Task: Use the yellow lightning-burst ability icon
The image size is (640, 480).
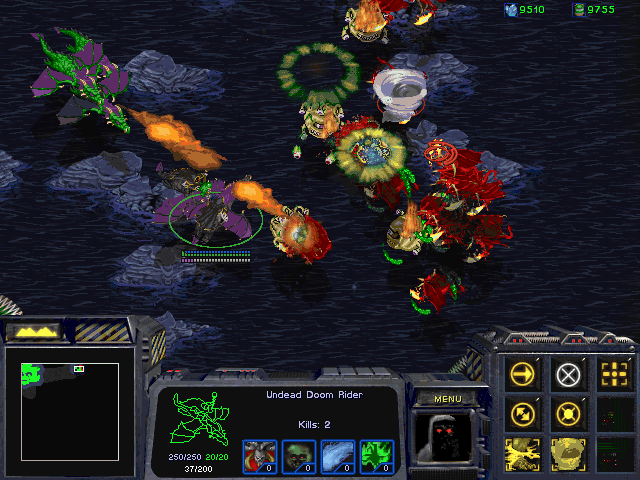Action: click(523, 452)
